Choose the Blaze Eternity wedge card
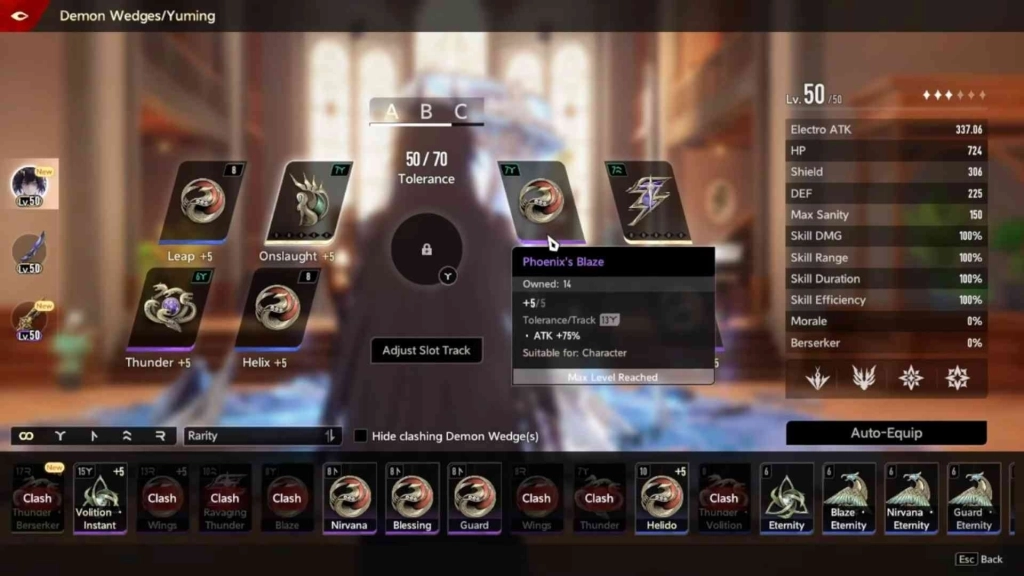 pos(848,497)
